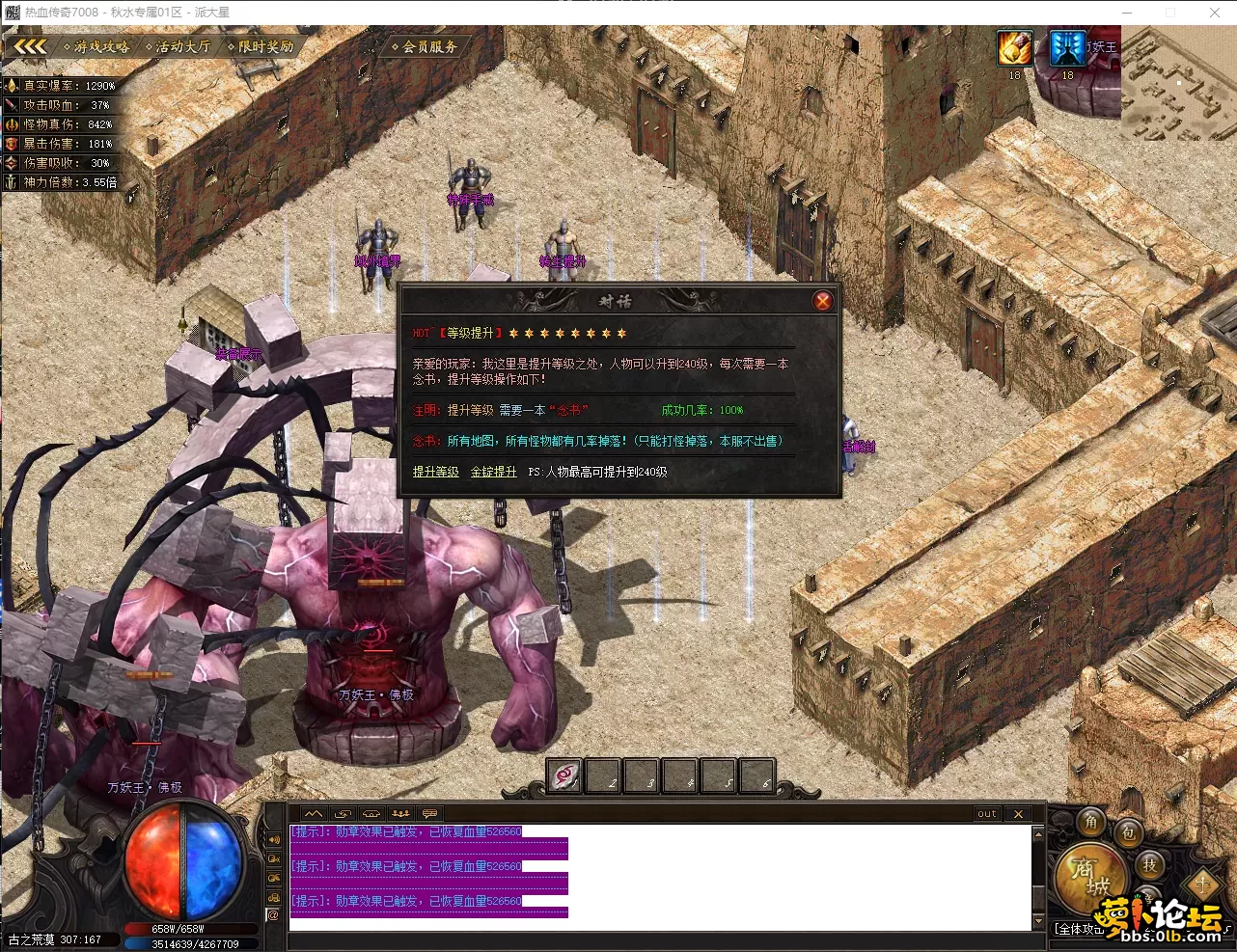Close the chat panel with X button

[1018, 814]
